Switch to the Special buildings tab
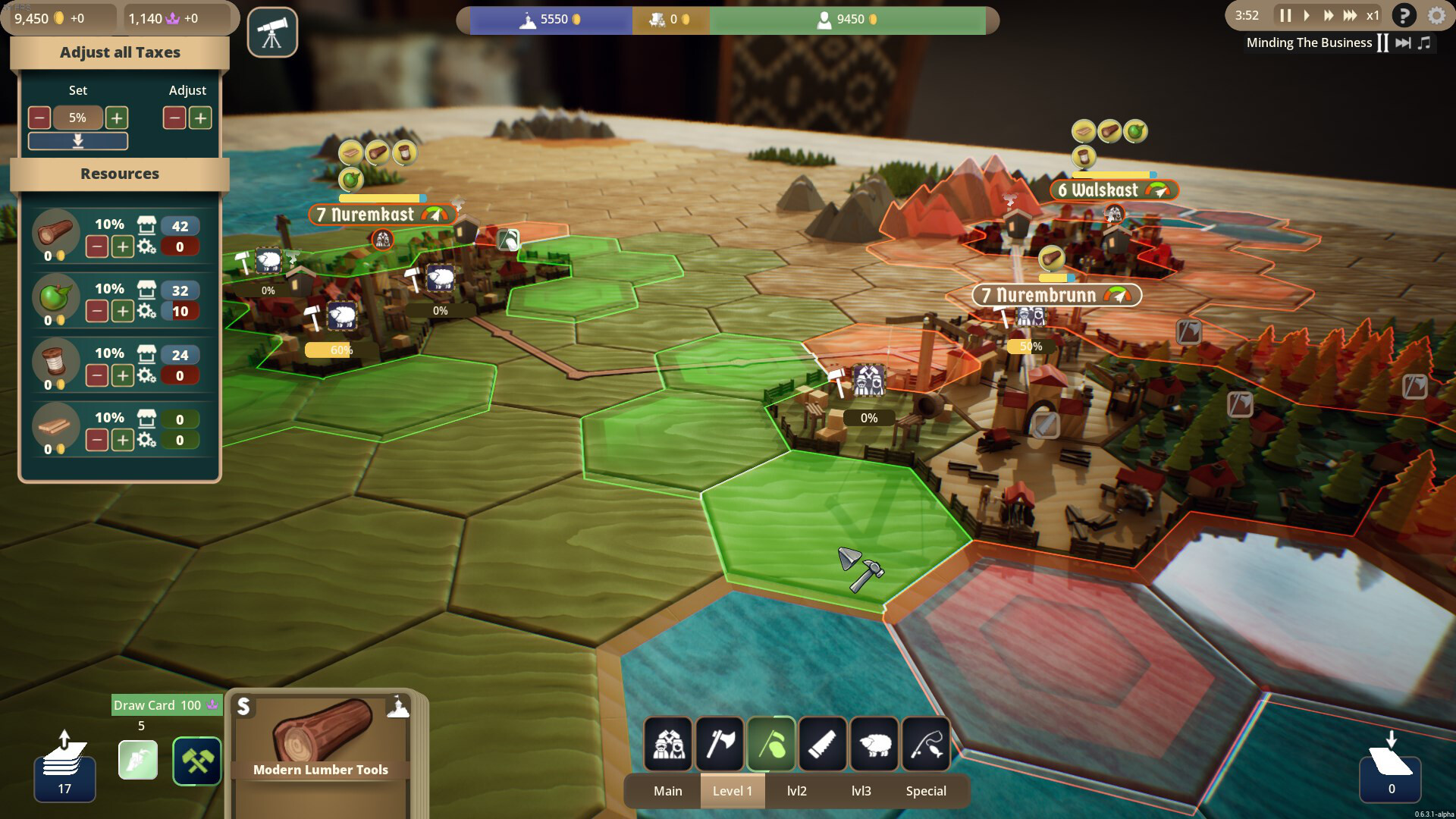1456x819 pixels. [926, 791]
